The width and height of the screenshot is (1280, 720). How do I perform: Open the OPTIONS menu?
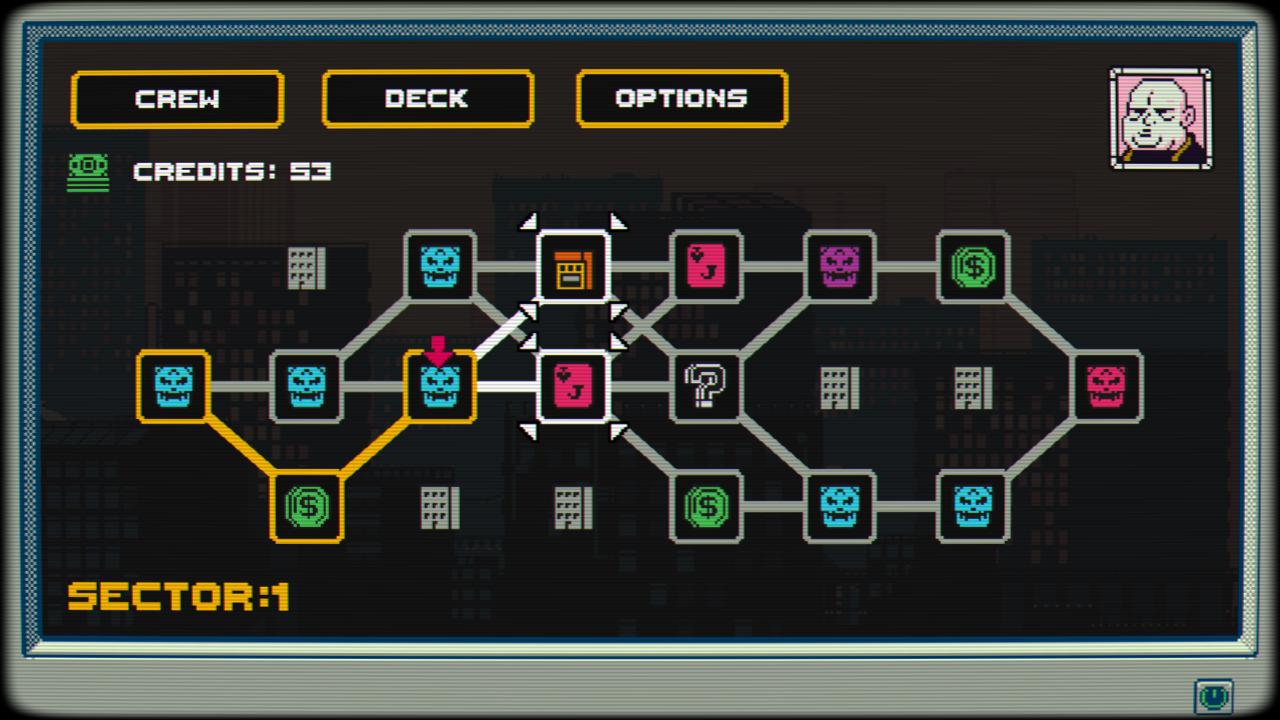pyautogui.click(x=682, y=98)
